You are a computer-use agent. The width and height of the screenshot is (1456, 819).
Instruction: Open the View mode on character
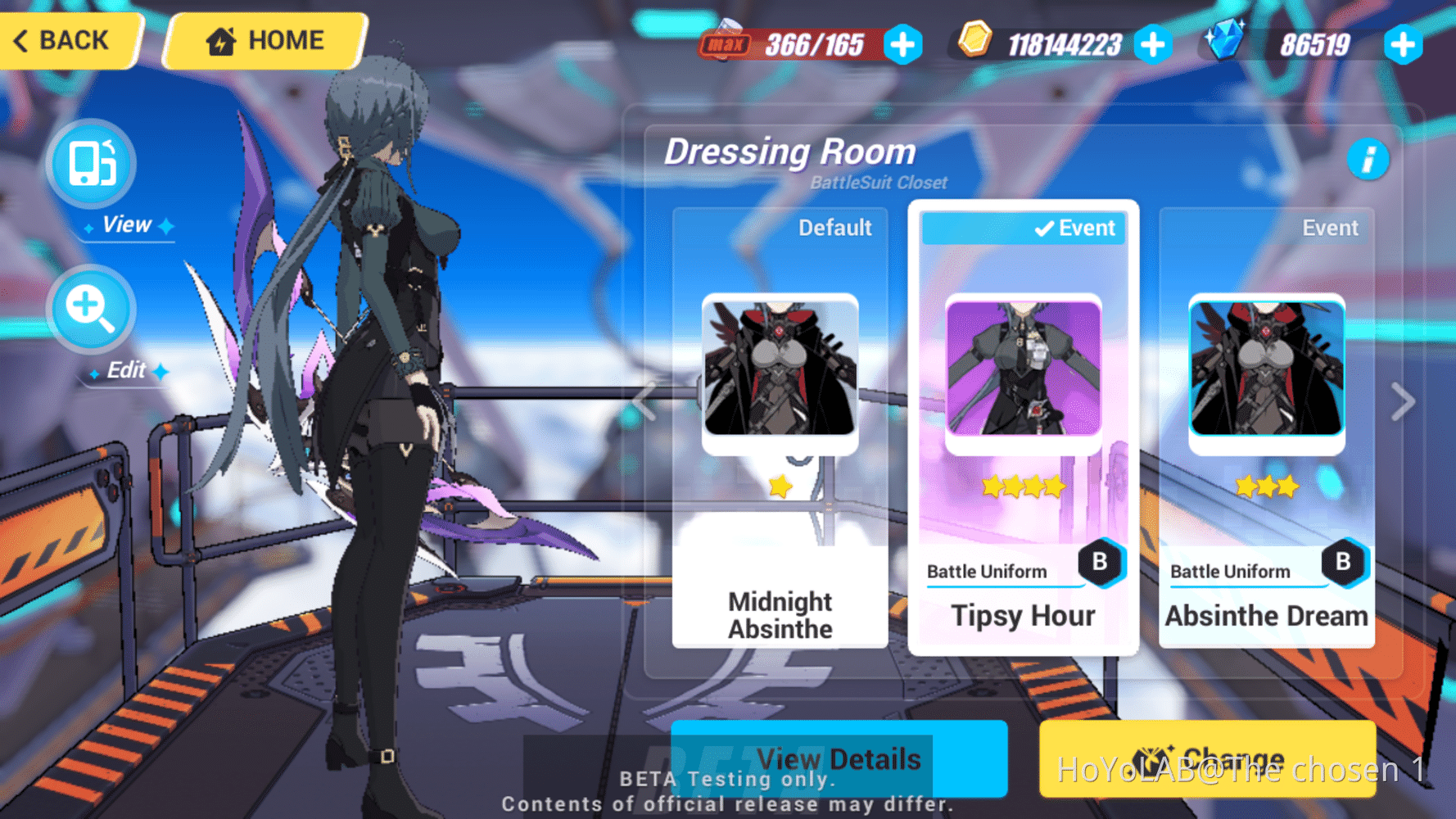[92, 163]
